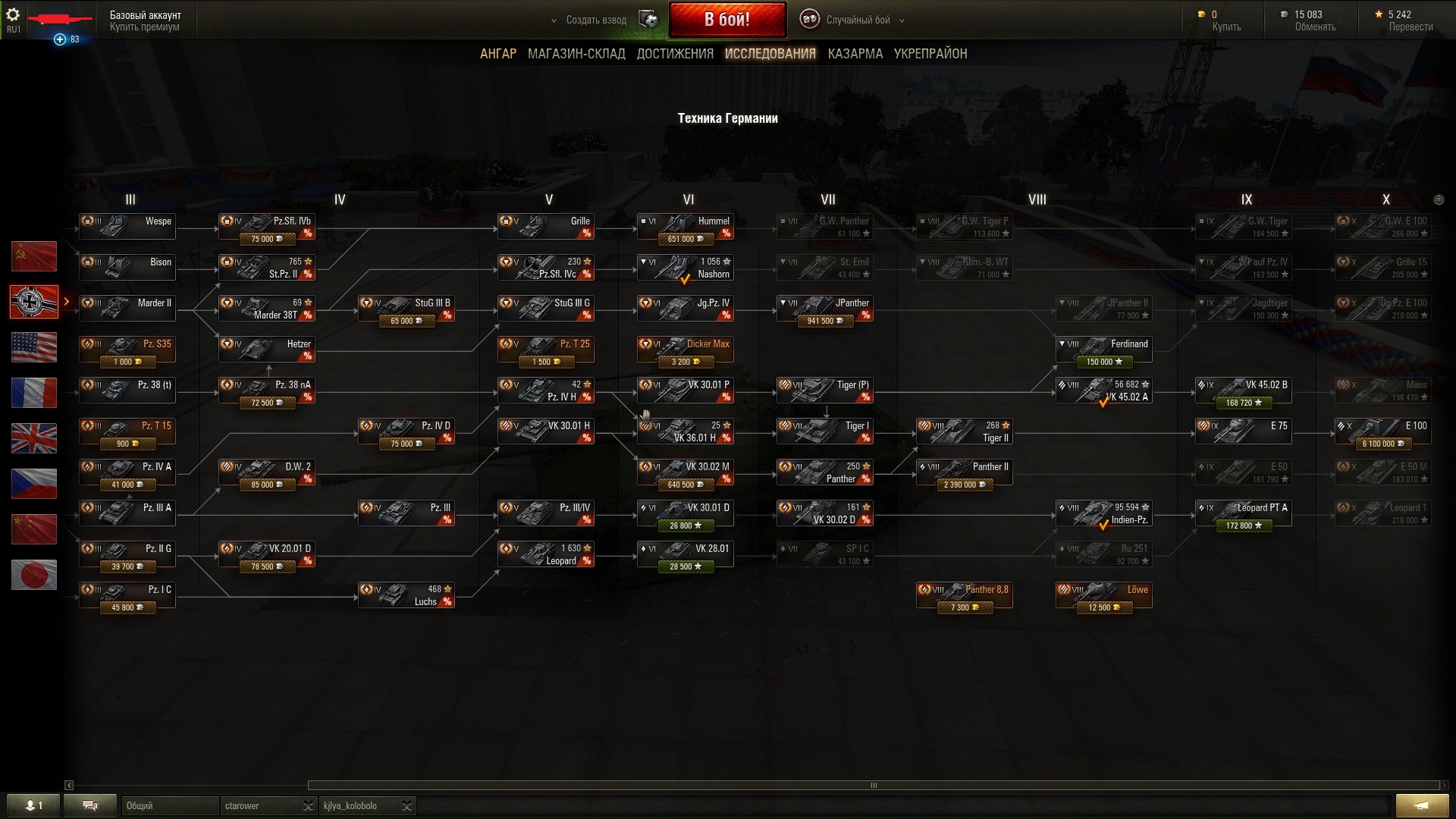Close the kjlya_kolobolo chat tab
The height and width of the screenshot is (819, 1456).
406,805
